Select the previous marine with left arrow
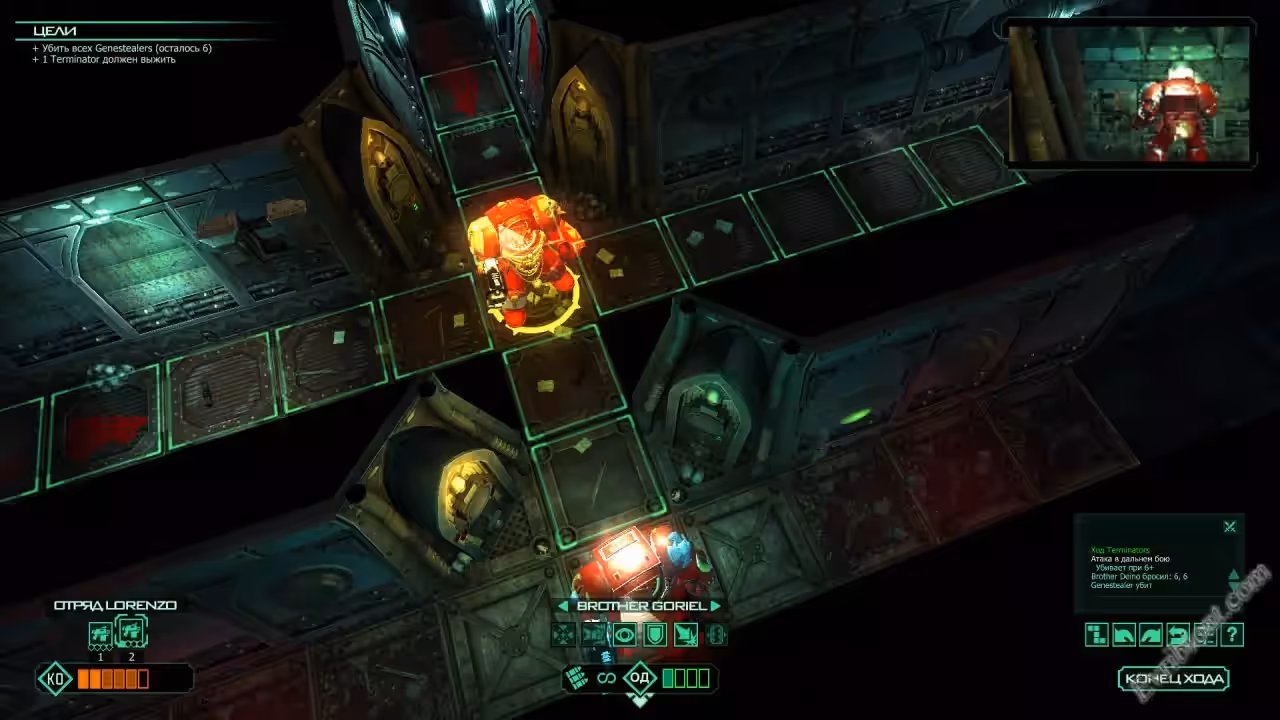1280x720 pixels. [x=563, y=606]
